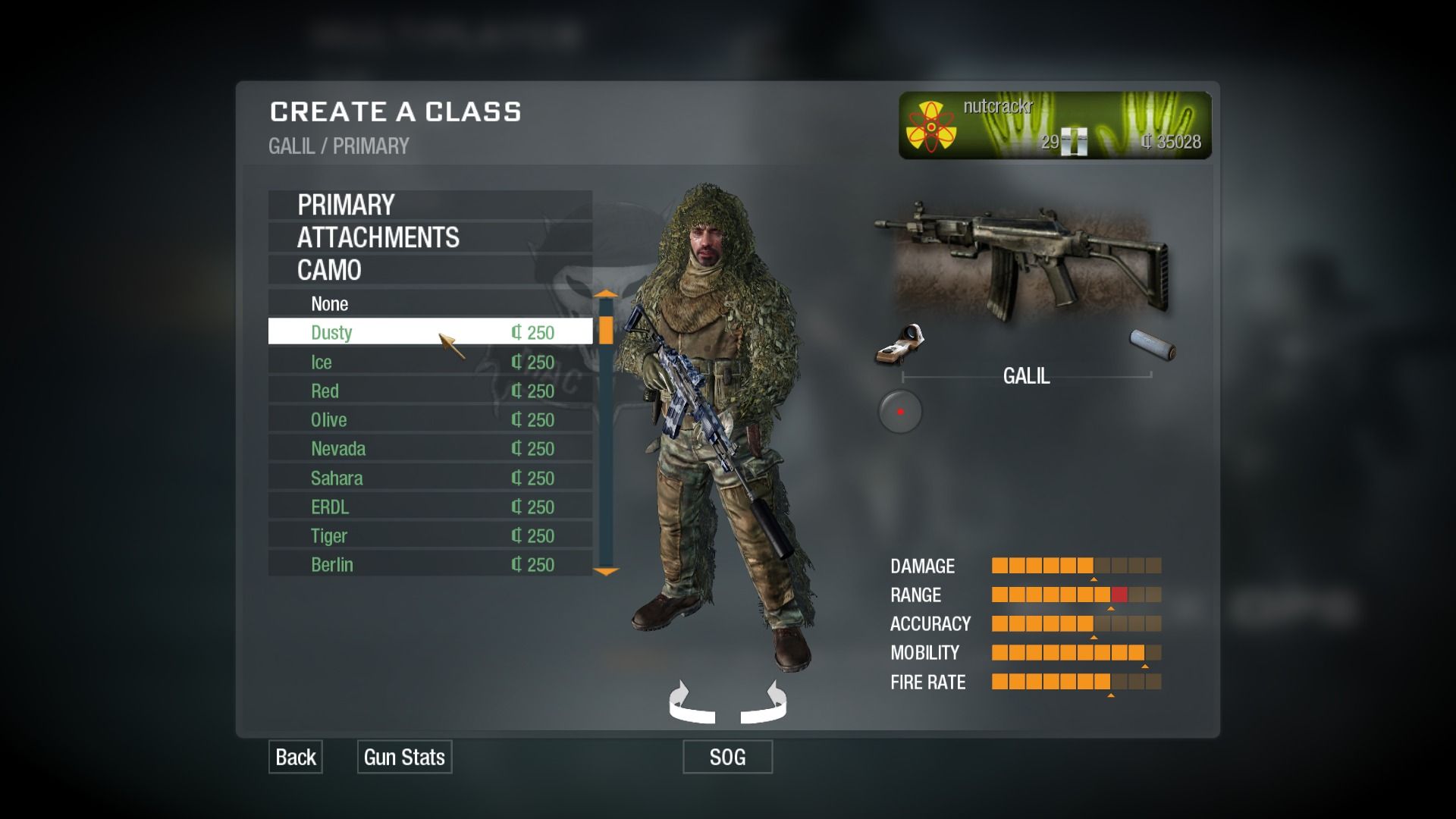Select the suppressor attachment icon

click(x=1153, y=345)
